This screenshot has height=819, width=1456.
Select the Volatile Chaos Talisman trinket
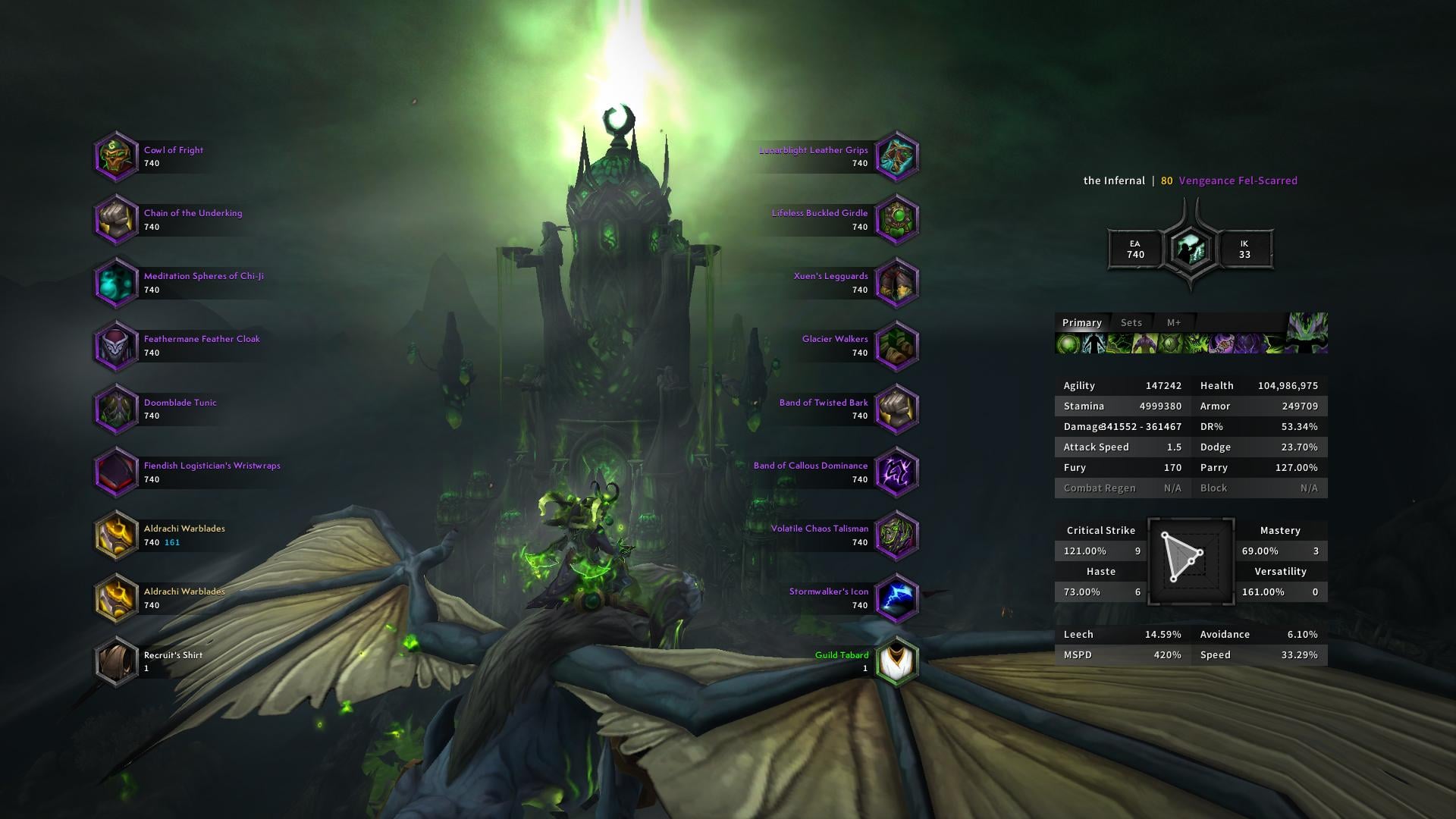pos(896,535)
